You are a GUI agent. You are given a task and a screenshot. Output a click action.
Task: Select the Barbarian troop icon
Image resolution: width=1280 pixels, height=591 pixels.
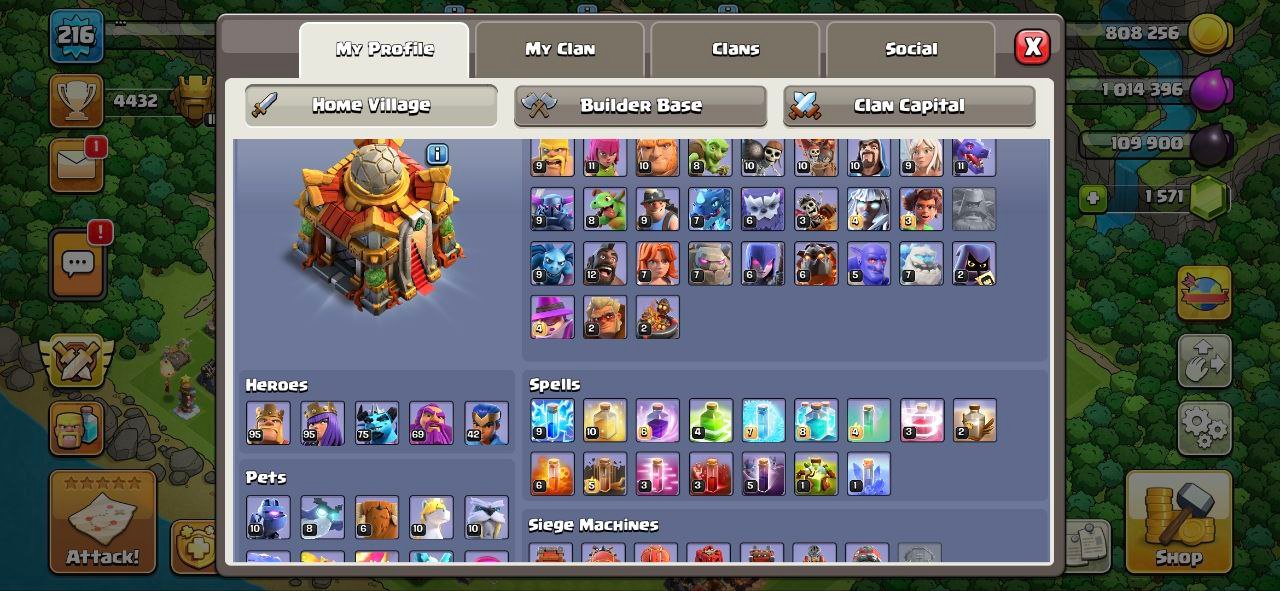click(552, 158)
